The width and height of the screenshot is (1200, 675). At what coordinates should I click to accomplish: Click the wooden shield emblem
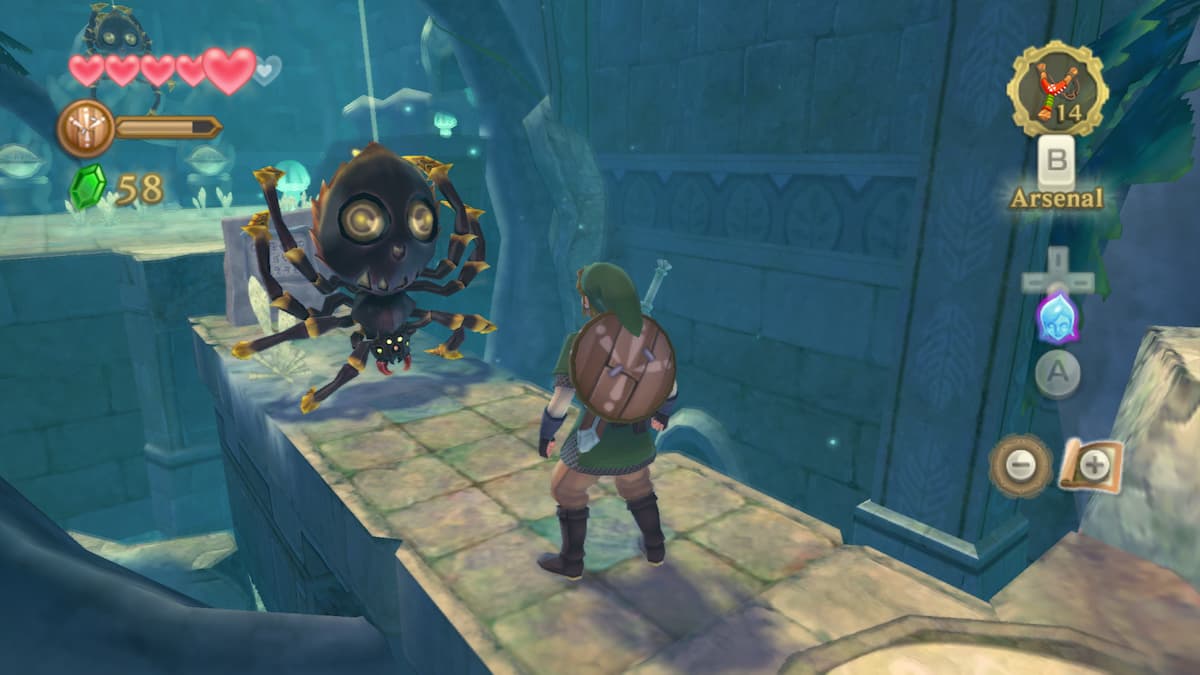point(85,128)
